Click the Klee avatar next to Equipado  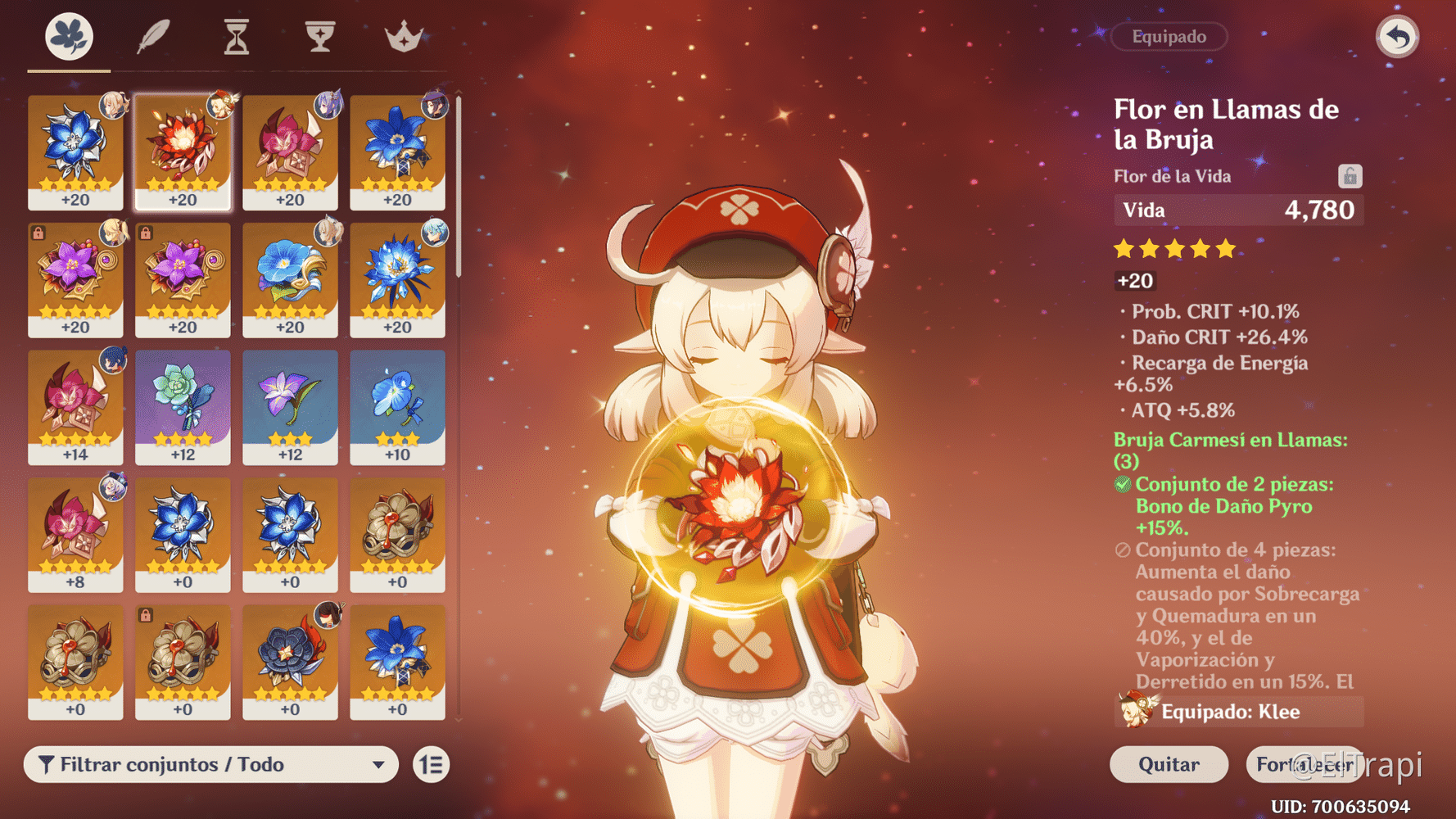tap(1134, 711)
